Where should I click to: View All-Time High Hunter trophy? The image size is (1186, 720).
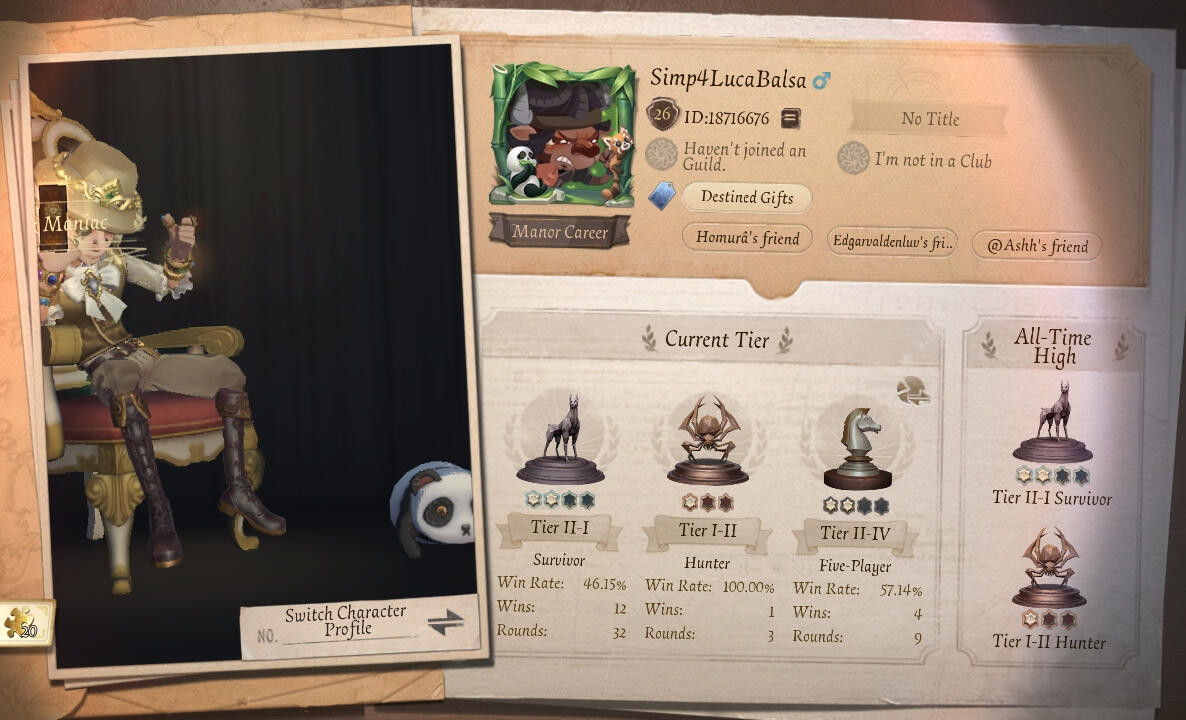point(1050,568)
